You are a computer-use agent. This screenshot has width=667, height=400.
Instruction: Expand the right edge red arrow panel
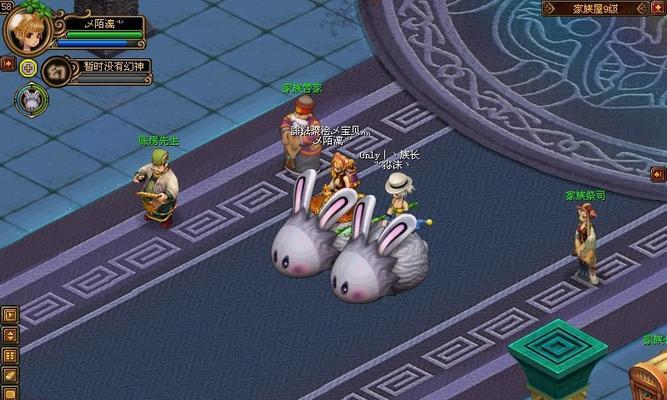658,174
